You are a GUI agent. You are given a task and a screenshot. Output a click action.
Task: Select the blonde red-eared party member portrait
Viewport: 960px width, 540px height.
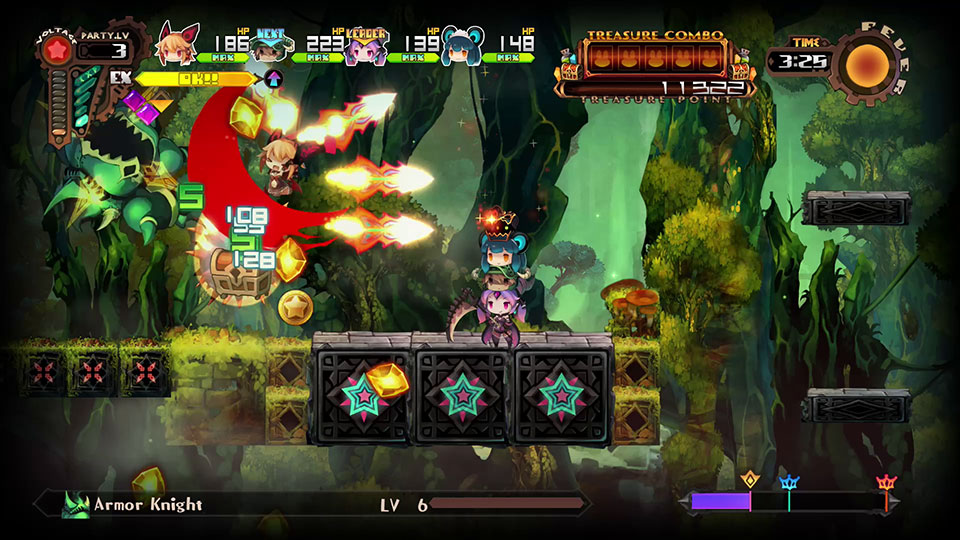pos(176,45)
